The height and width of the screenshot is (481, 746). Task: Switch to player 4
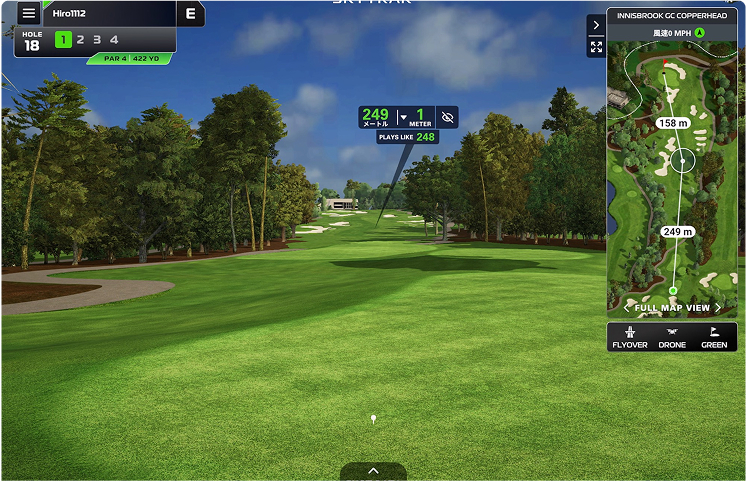point(114,40)
